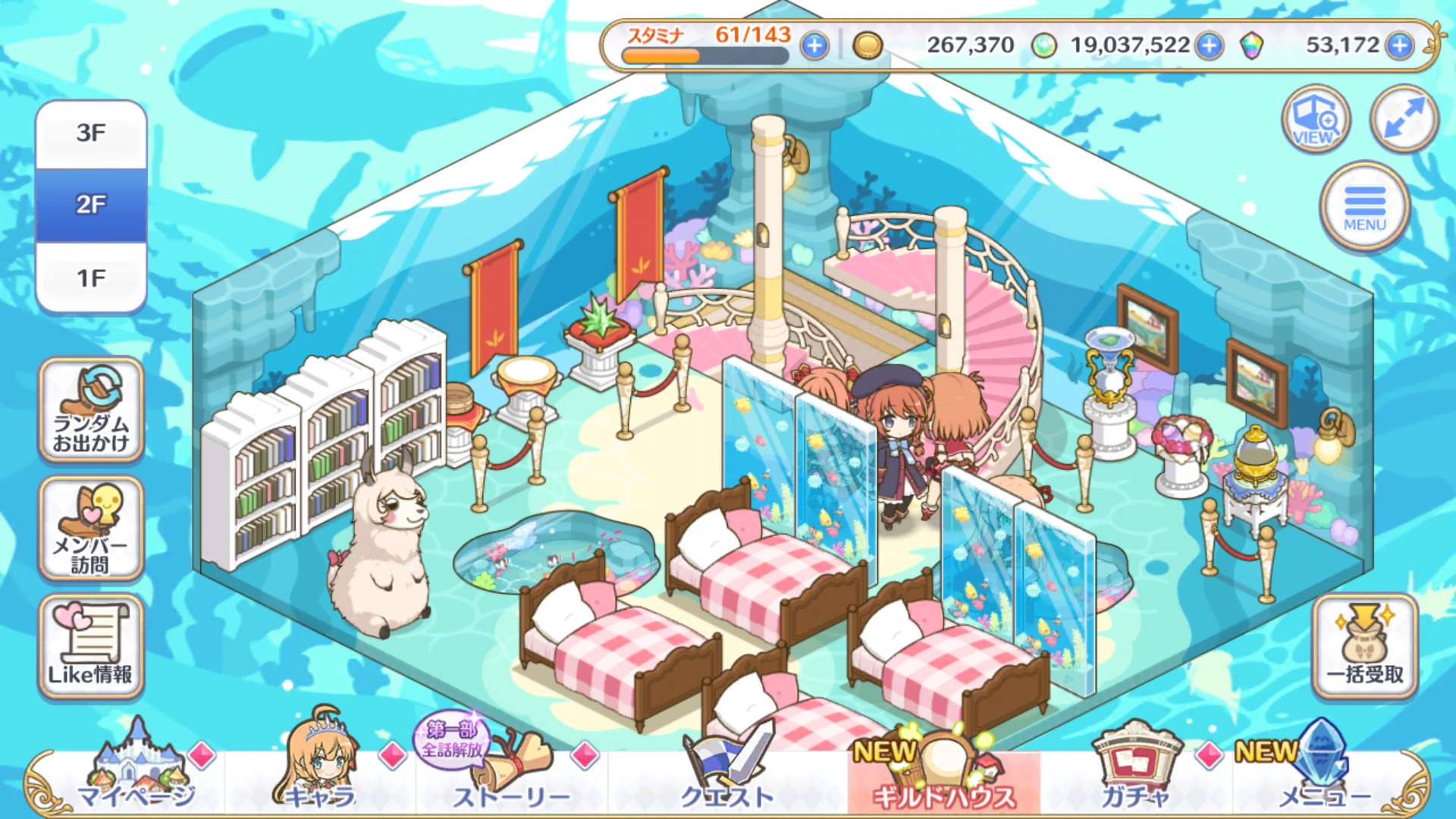The width and height of the screenshot is (1456, 819).
Task: Show Like情報 scroll button
Action: [91, 647]
